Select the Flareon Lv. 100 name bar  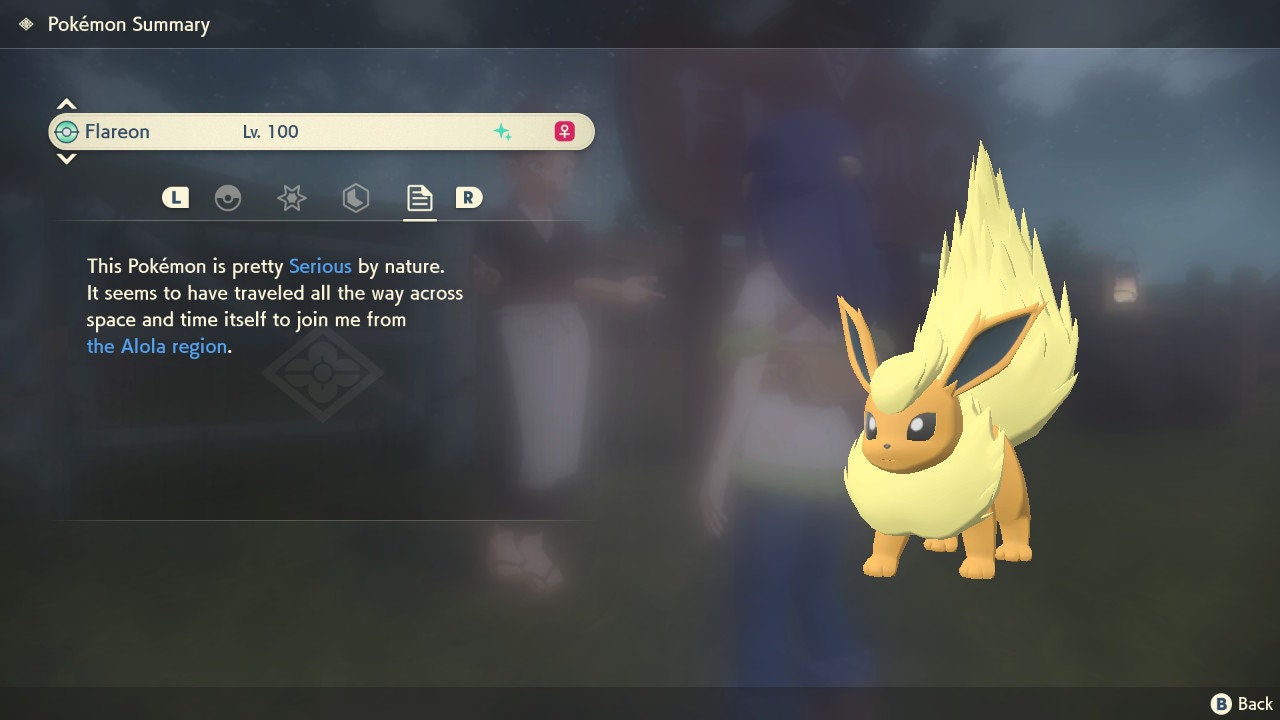tap(320, 131)
